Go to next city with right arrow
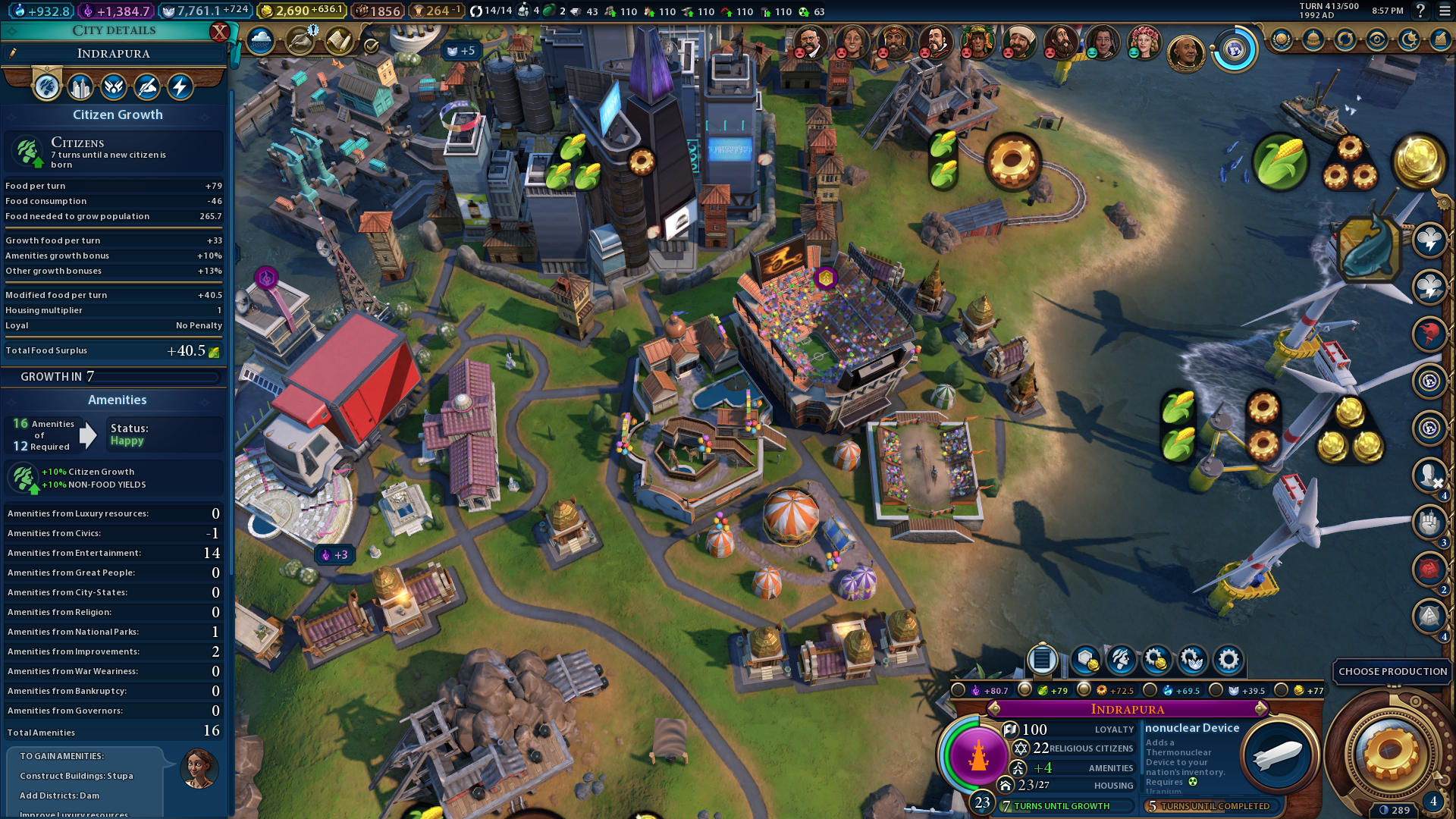The width and height of the screenshot is (1456, 819). (1261, 709)
